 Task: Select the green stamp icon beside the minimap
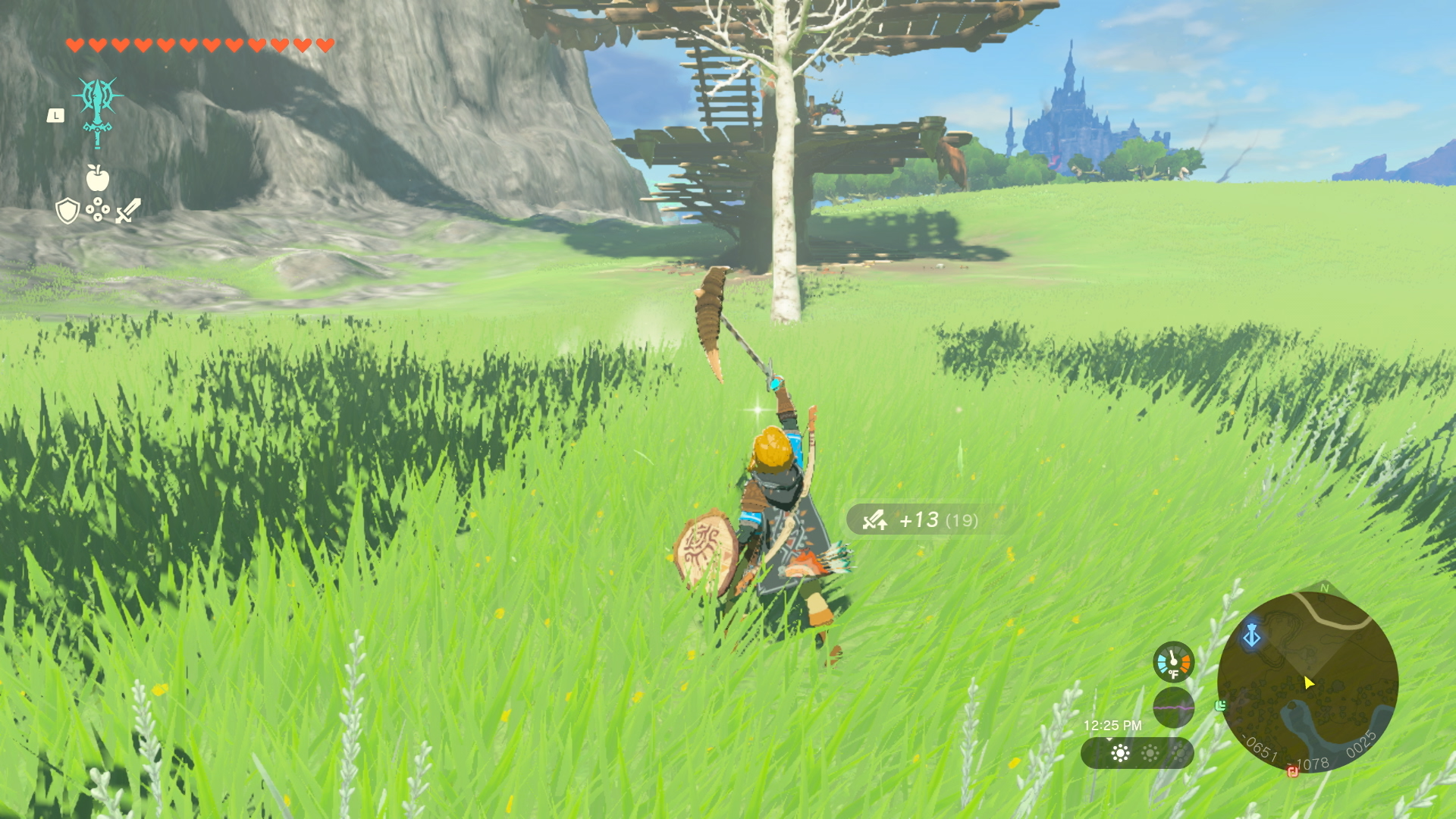click(1221, 706)
